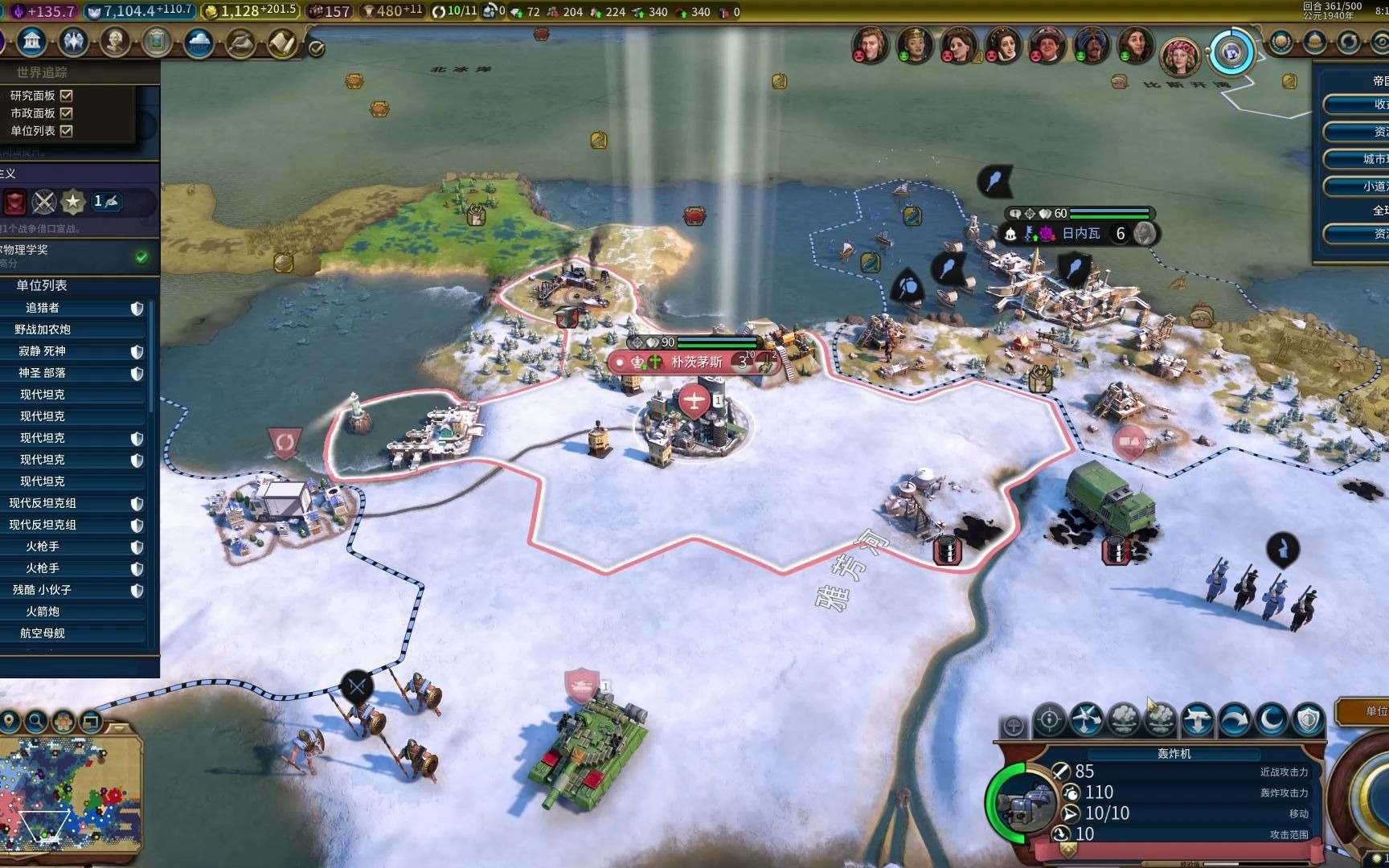Uncheck 市政面板 checkbox

coord(68,113)
